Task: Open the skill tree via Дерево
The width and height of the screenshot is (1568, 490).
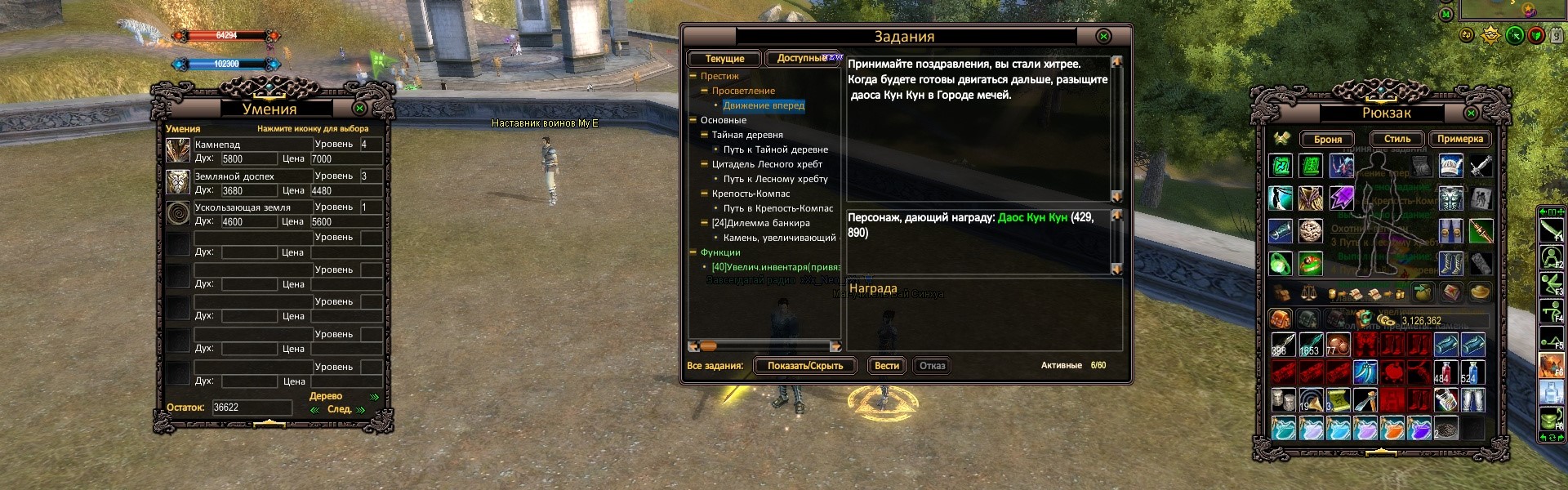Action: (x=325, y=396)
